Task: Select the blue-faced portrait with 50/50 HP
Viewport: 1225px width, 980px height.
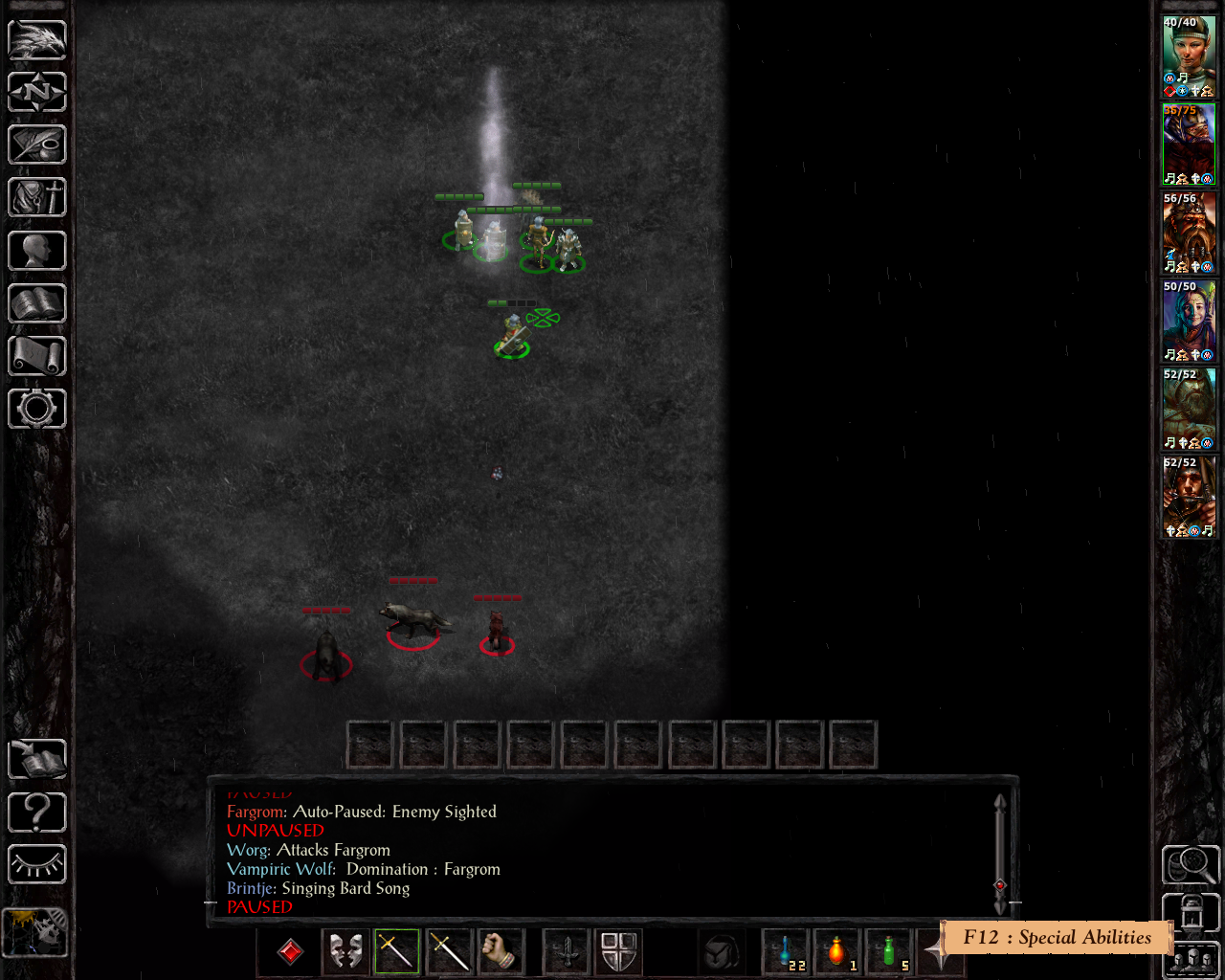Action: tap(1189, 321)
